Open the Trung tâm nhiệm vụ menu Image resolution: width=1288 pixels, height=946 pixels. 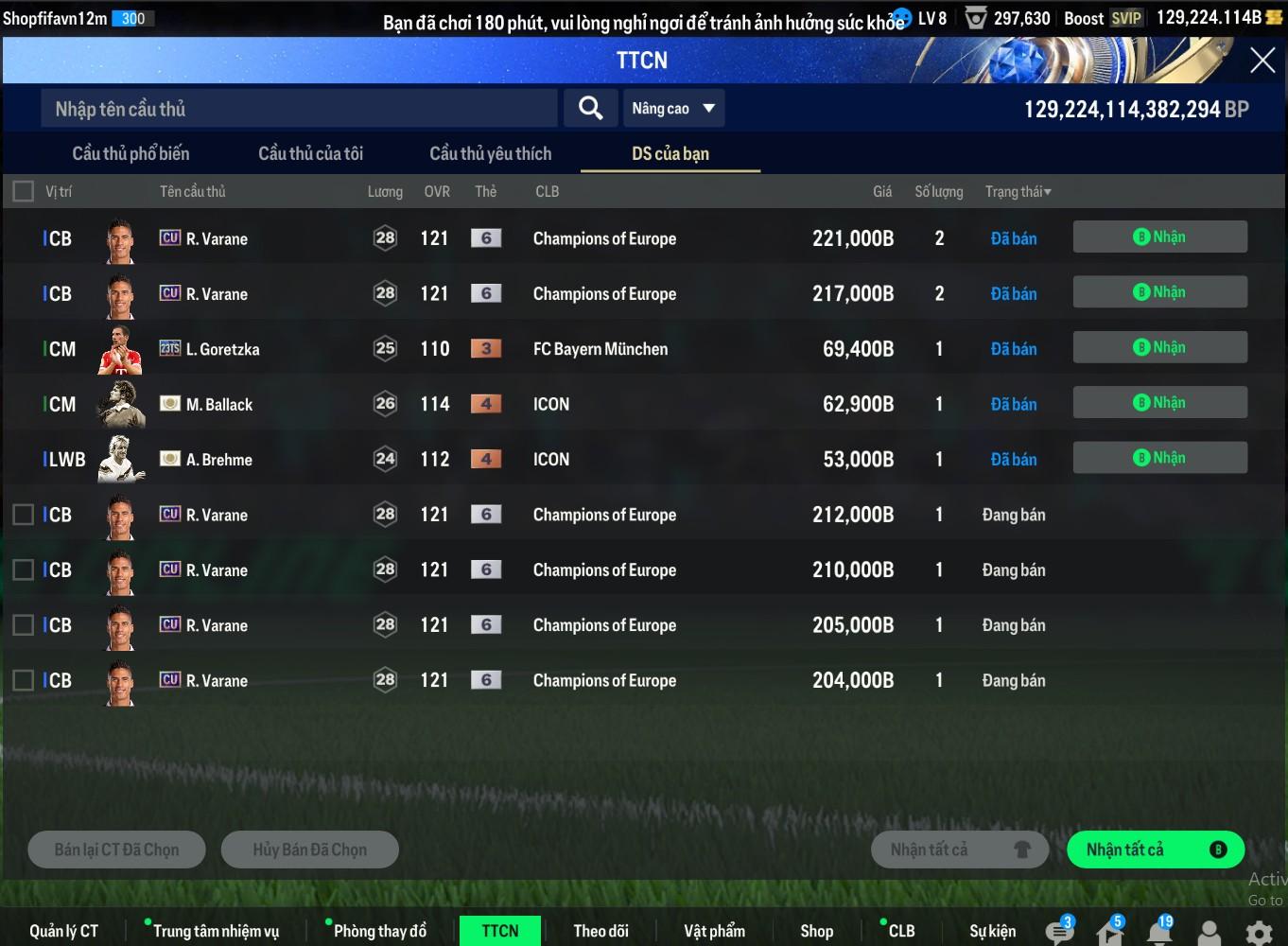point(216,931)
